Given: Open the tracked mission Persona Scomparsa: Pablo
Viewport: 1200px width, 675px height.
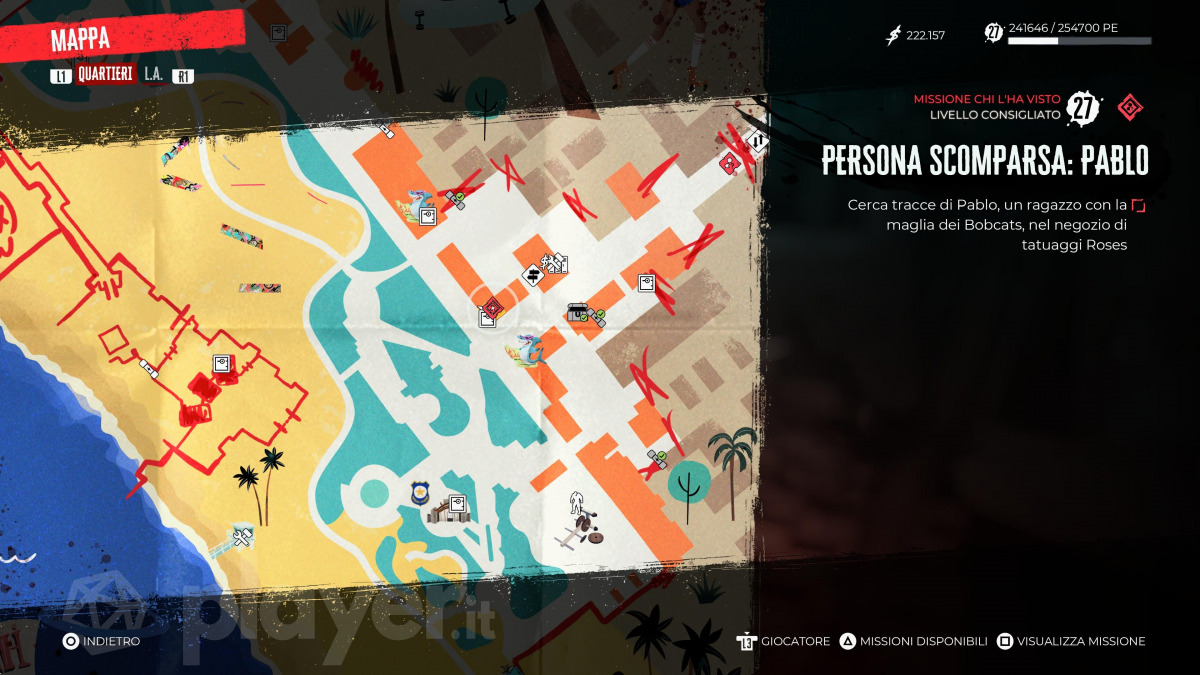Looking at the screenshot, I should 984,161.
